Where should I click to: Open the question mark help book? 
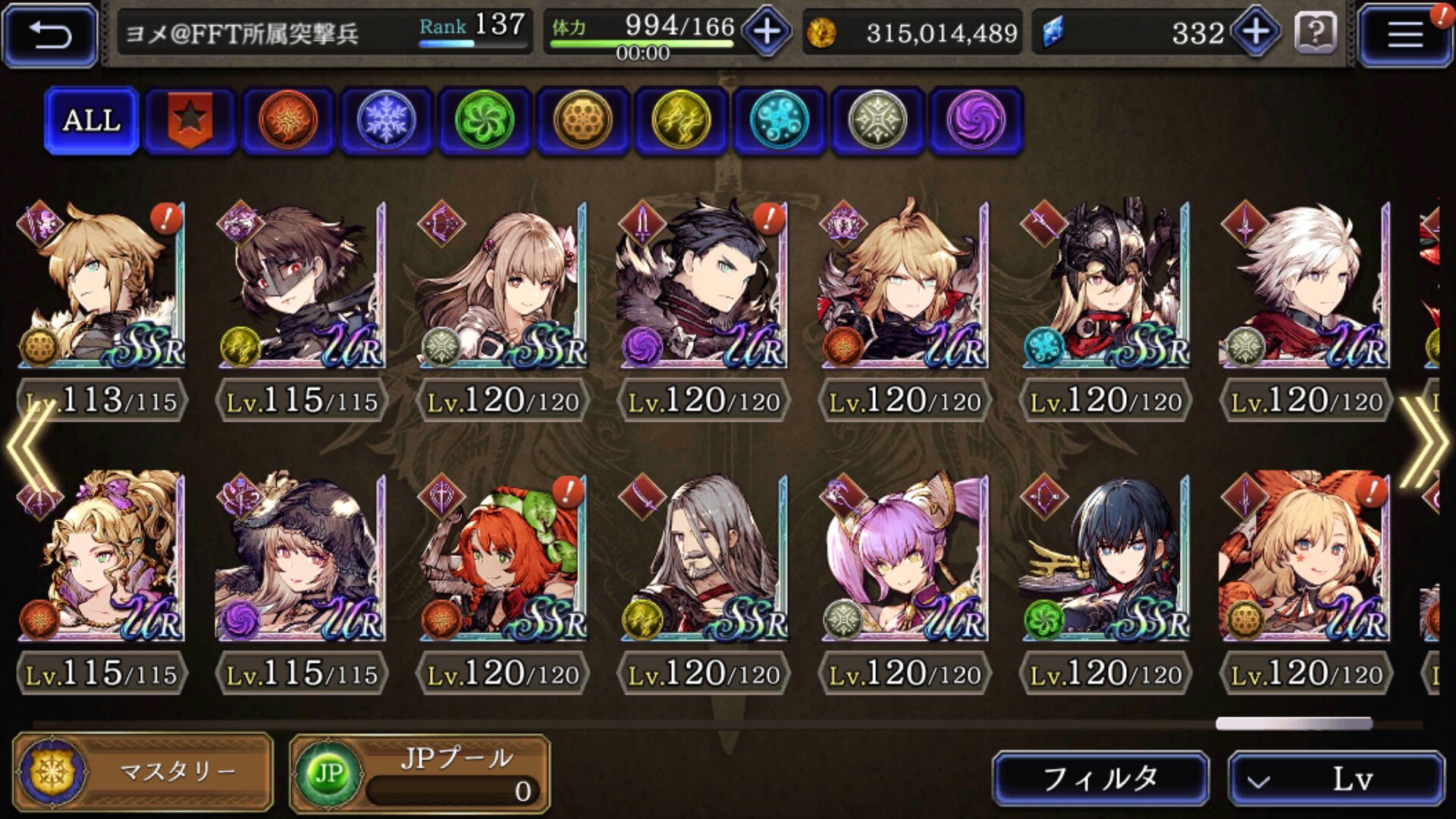coord(1316,33)
